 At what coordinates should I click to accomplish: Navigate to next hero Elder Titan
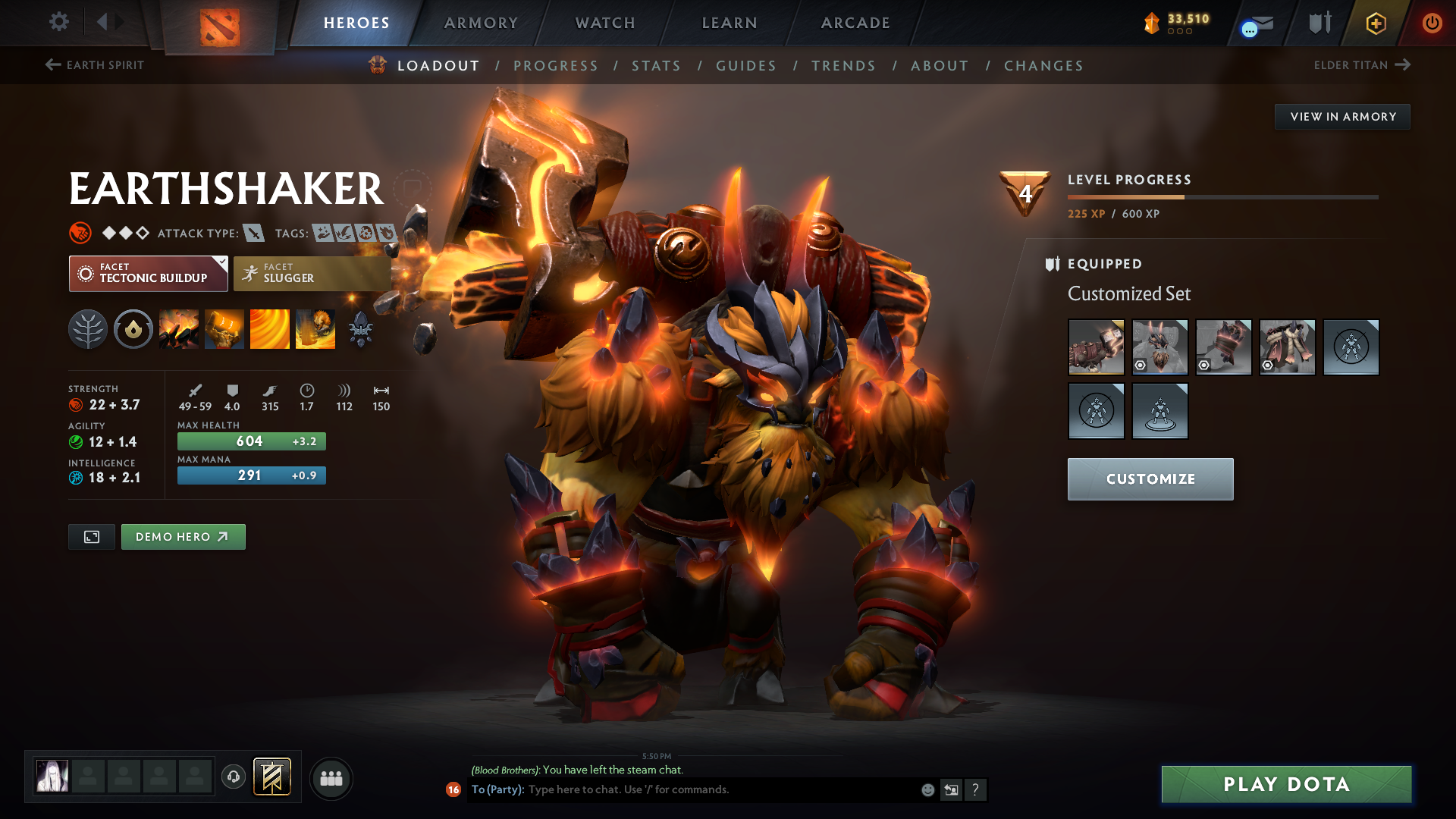click(x=1362, y=65)
